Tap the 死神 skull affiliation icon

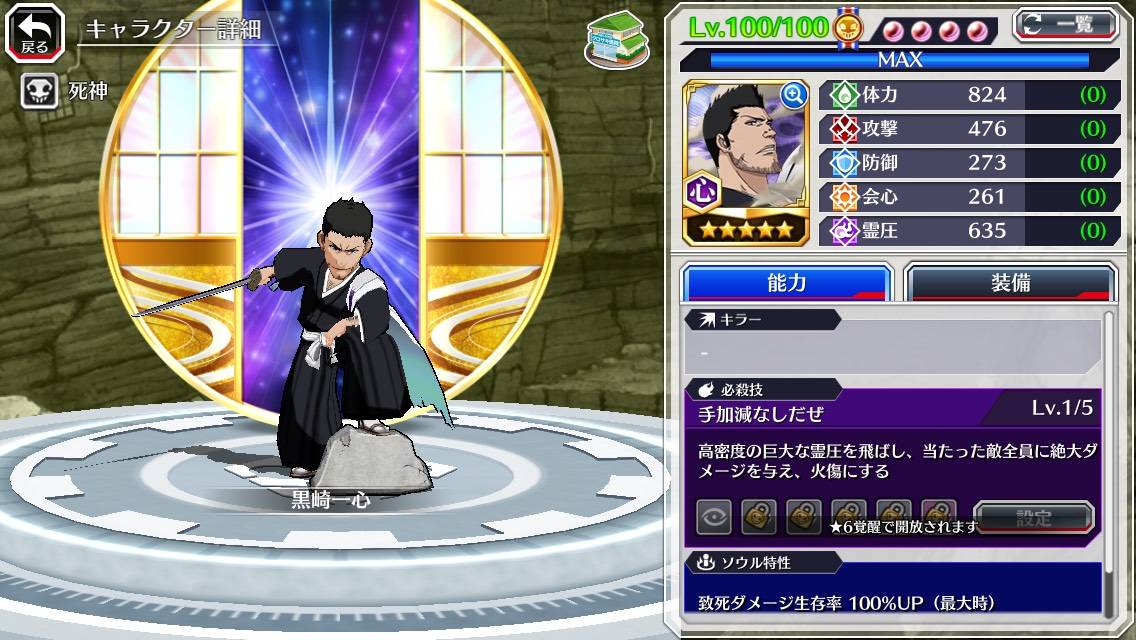[x=39, y=91]
